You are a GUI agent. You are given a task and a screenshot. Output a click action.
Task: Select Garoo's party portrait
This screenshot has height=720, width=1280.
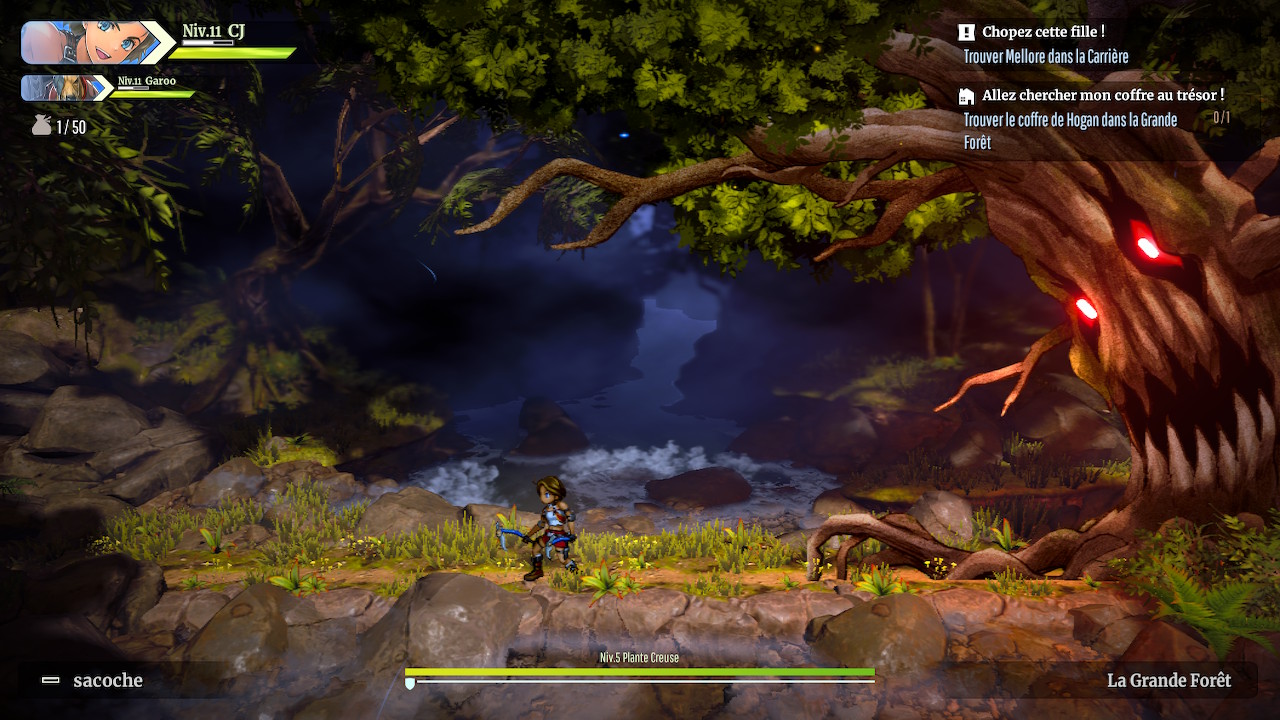(65, 88)
